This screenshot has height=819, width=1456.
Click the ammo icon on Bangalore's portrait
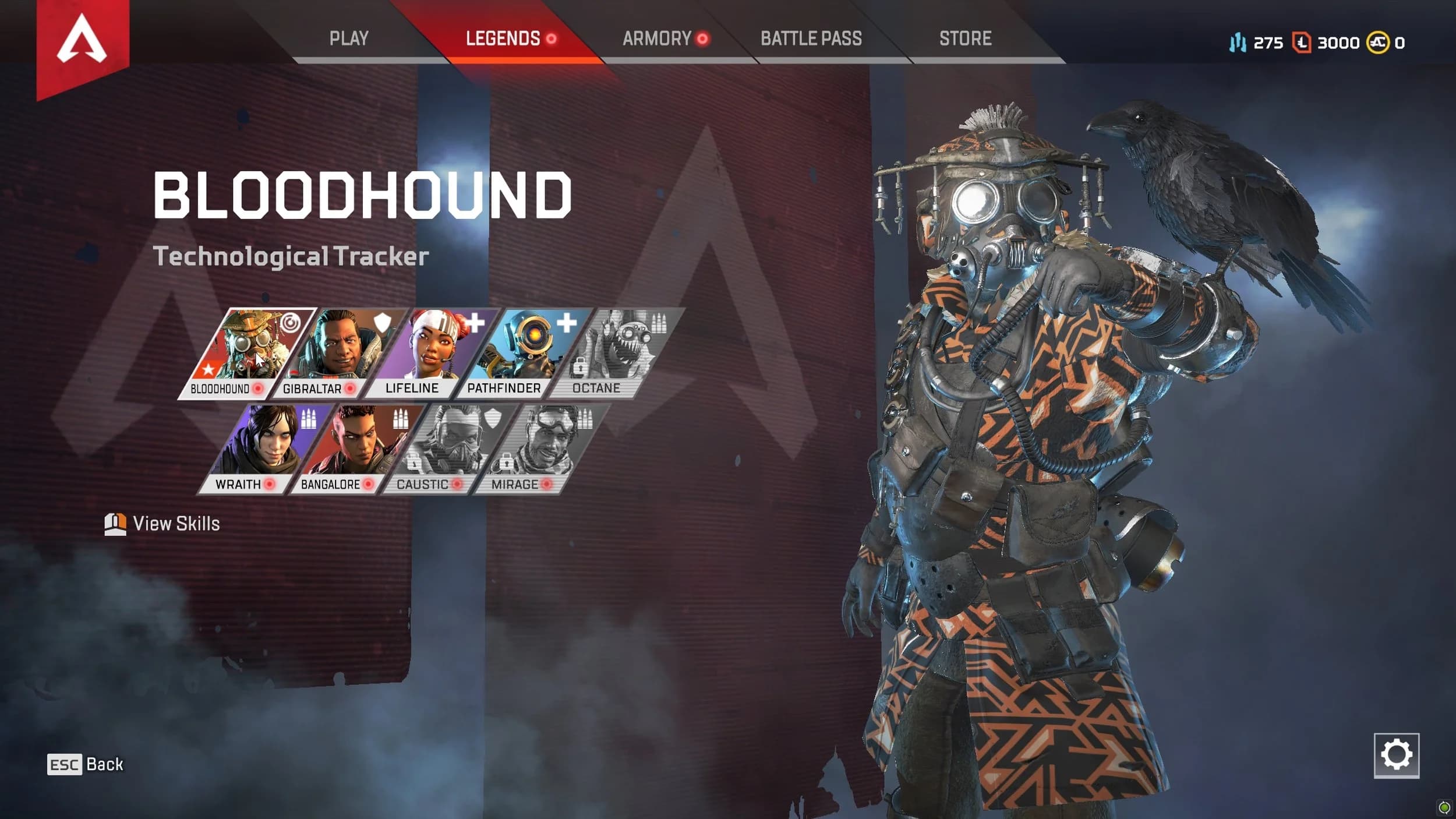coord(402,419)
